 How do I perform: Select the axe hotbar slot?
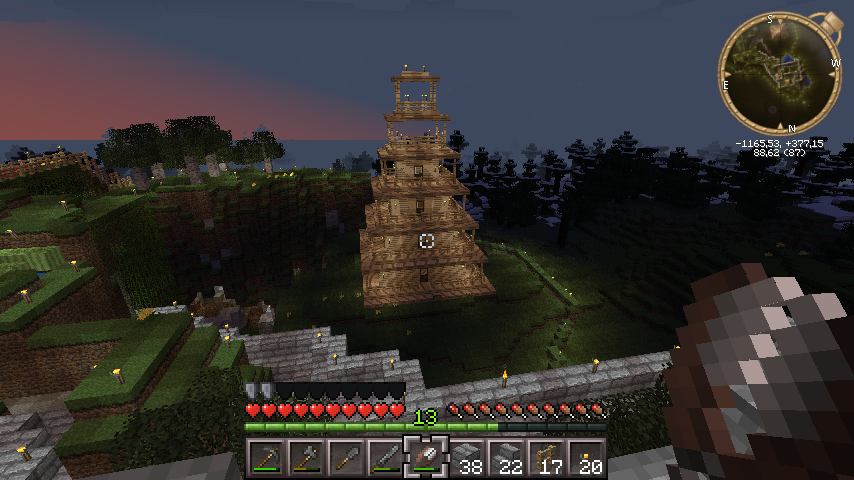click(x=306, y=458)
